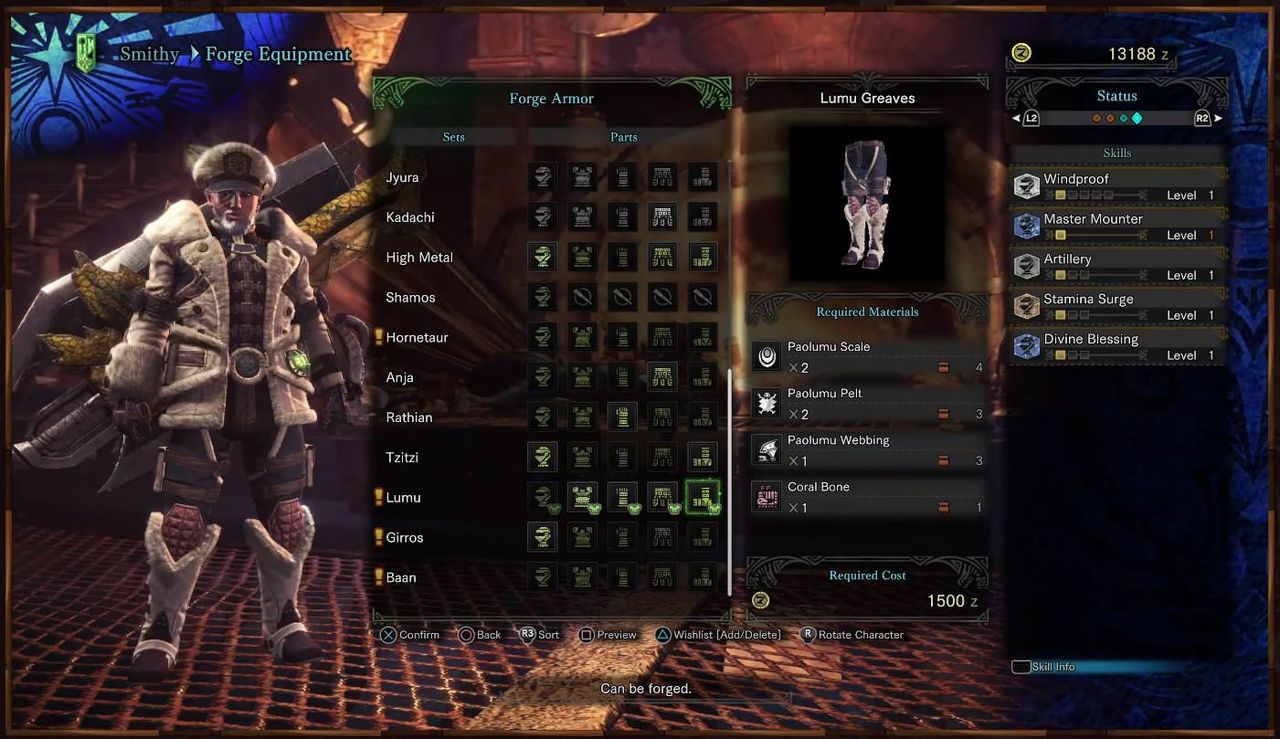Select the Jyura armor set row
Viewport: 1280px width, 739px height.
tap(403, 178)
